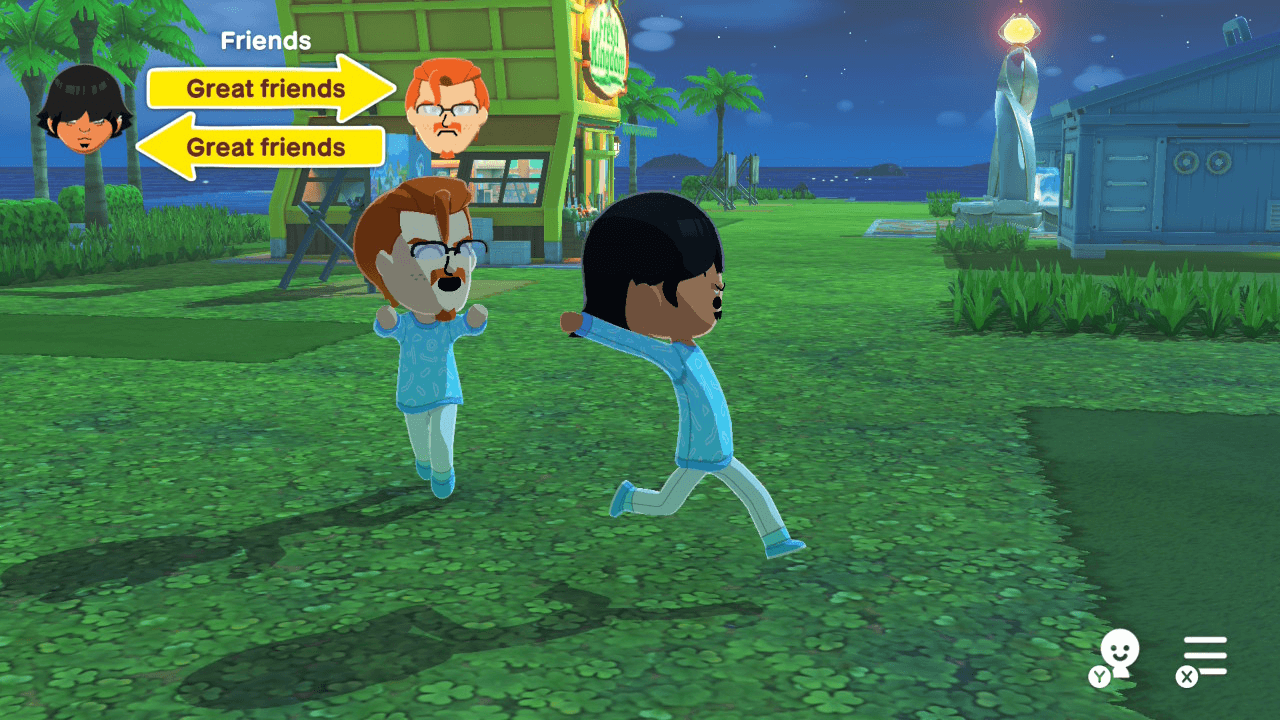The width and height of the screenshot is (1280, 720).
Task: Click the left-pointing Great friends arrow
Action: tap(265, 147)
